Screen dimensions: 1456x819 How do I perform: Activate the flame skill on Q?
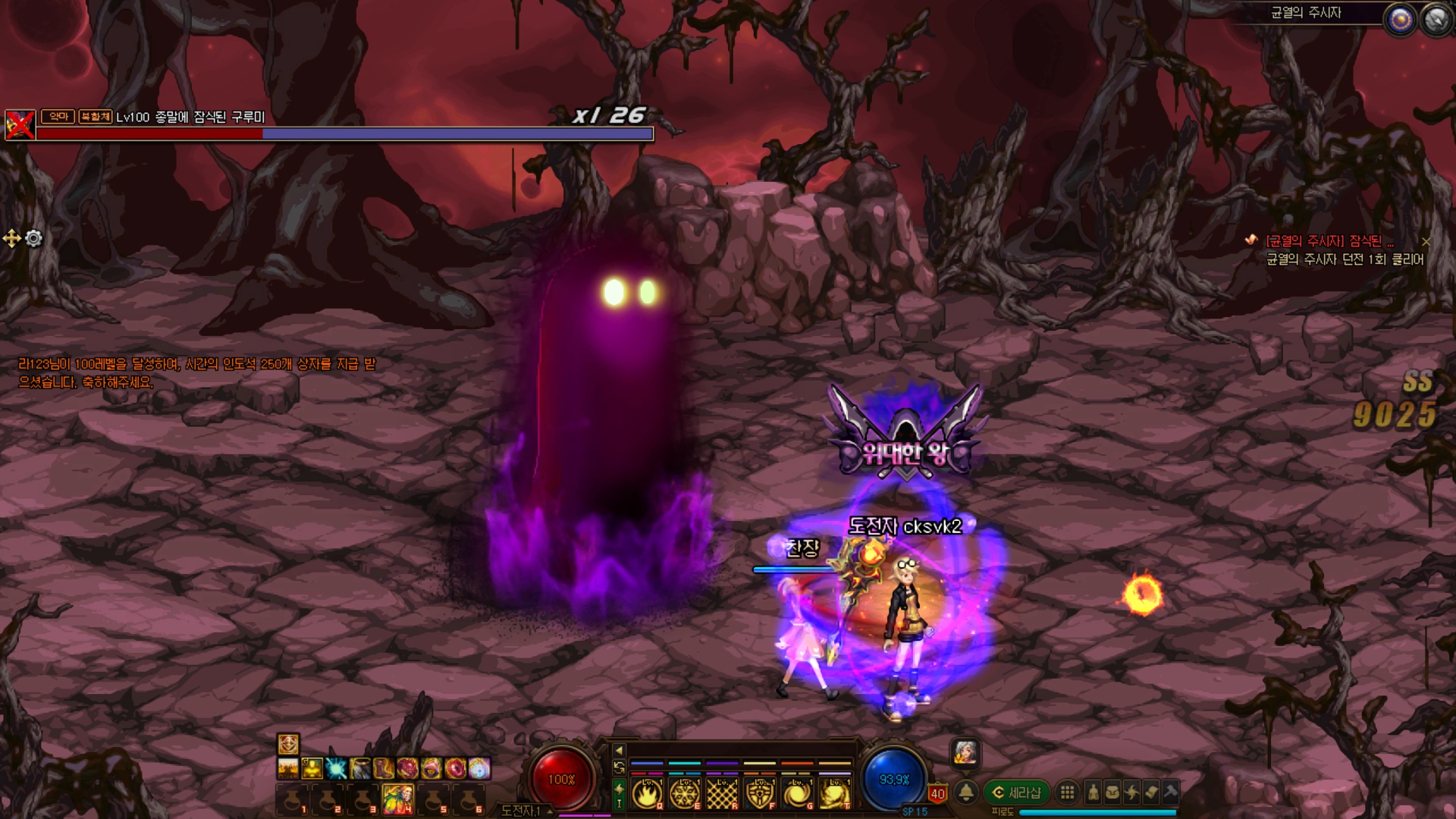click(x=647, y=794)
